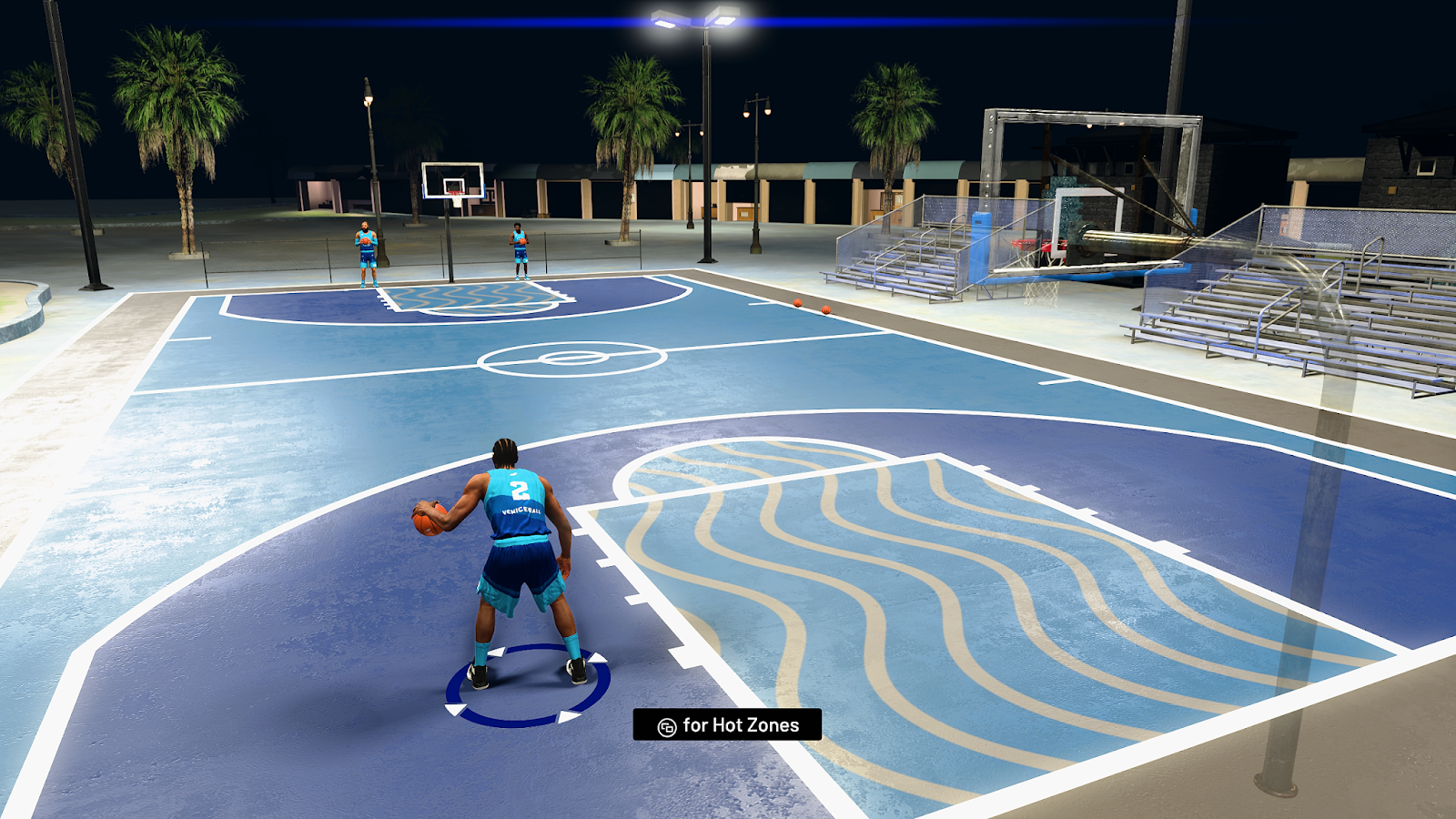Click the second loose basketball by the sideline
This screenshot has width=1456, height=819.
(826, 309)
